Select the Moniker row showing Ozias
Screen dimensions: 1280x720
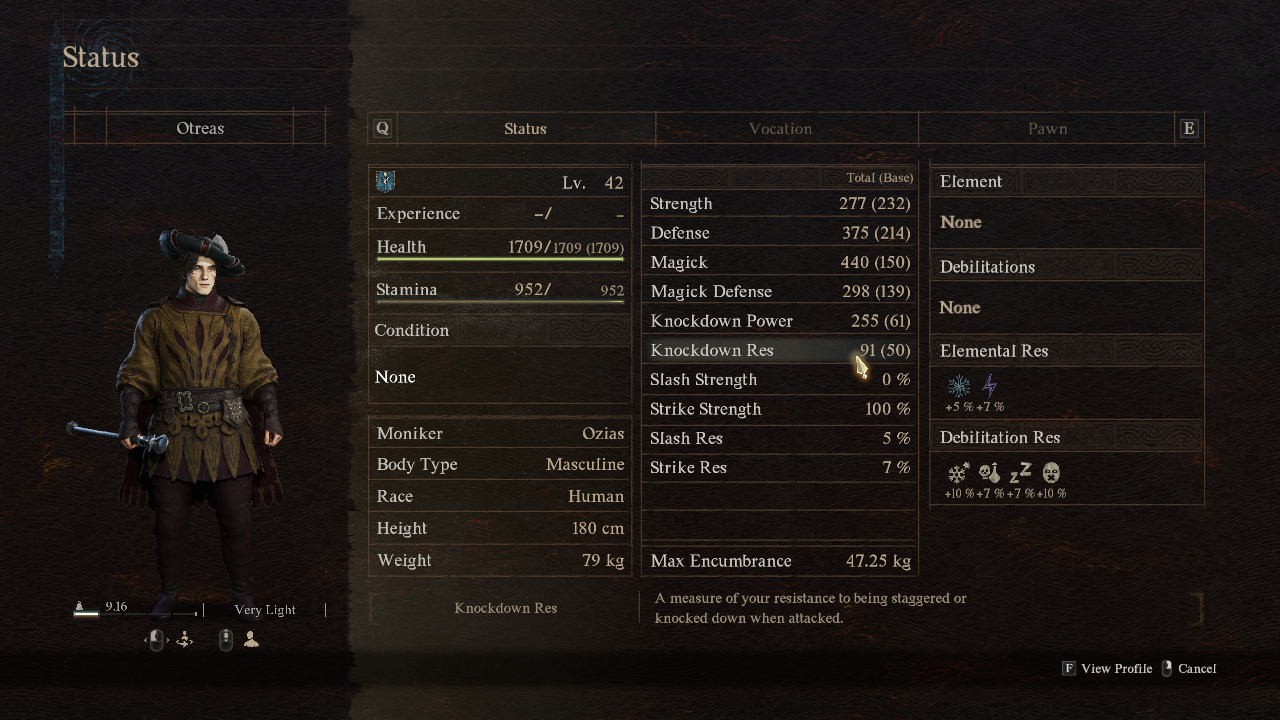(x=500, y=434)
